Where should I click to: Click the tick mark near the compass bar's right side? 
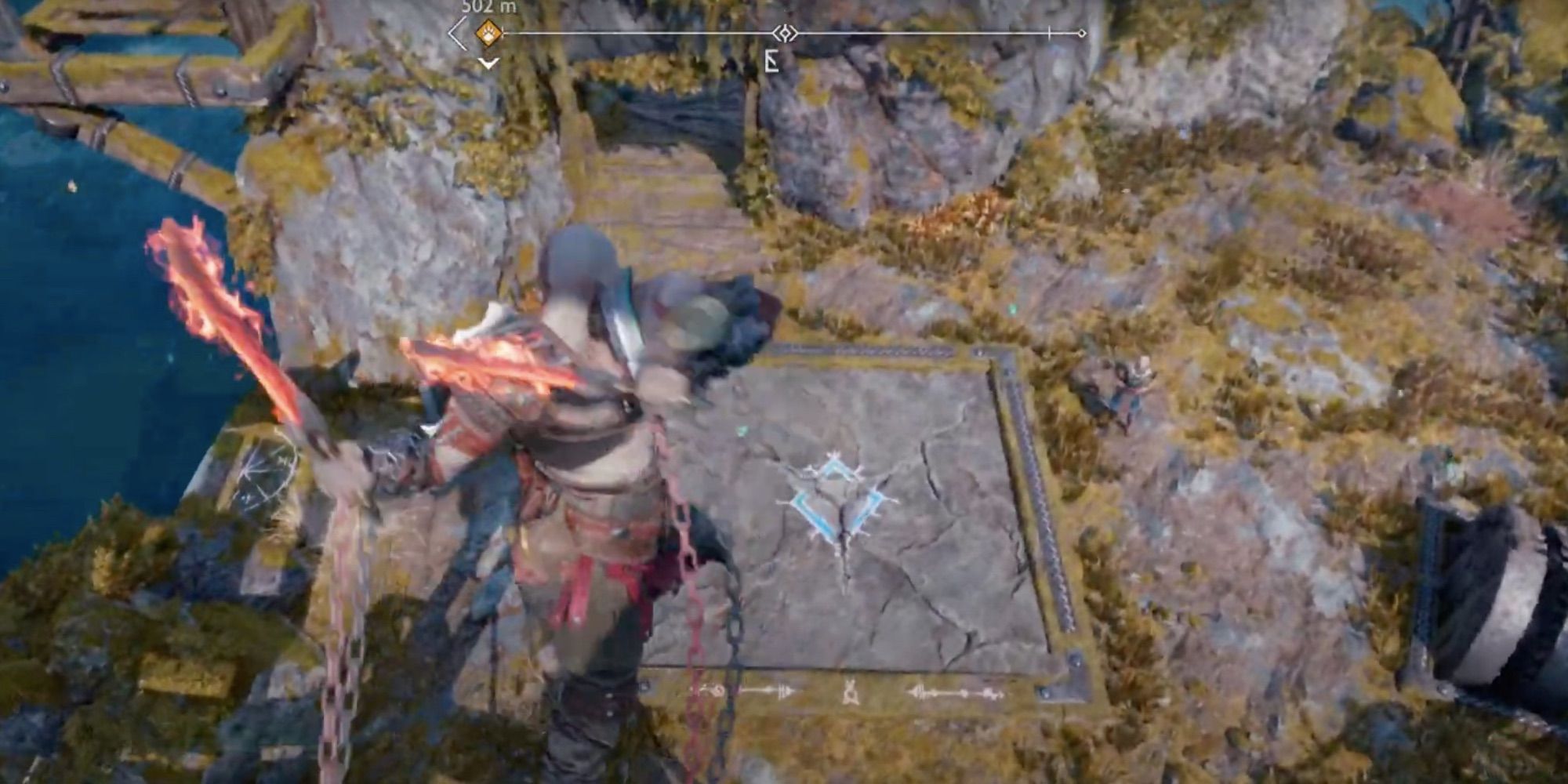click(x=1048, y=32)
